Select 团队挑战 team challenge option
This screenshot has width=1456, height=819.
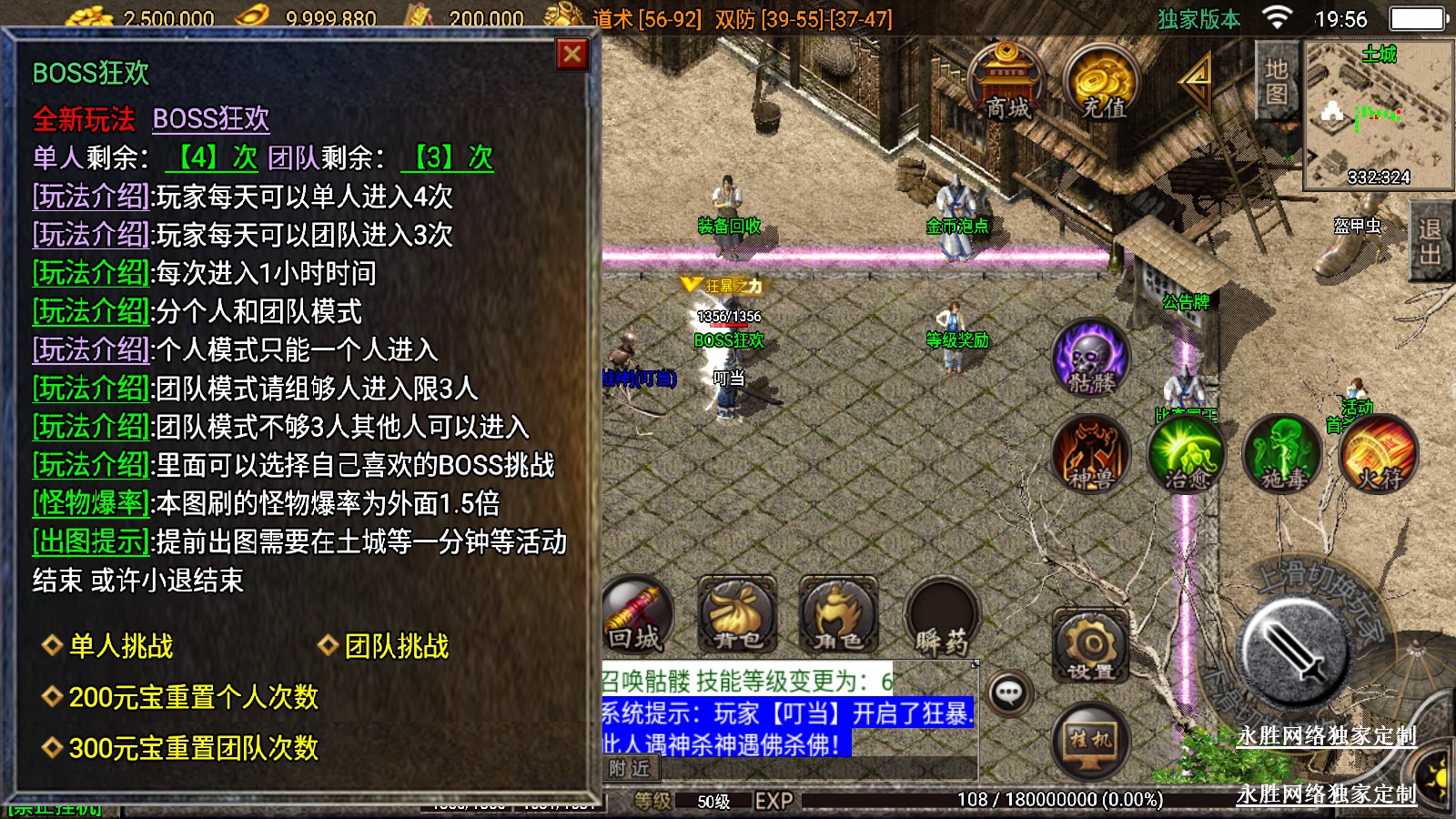click(396, 646)
